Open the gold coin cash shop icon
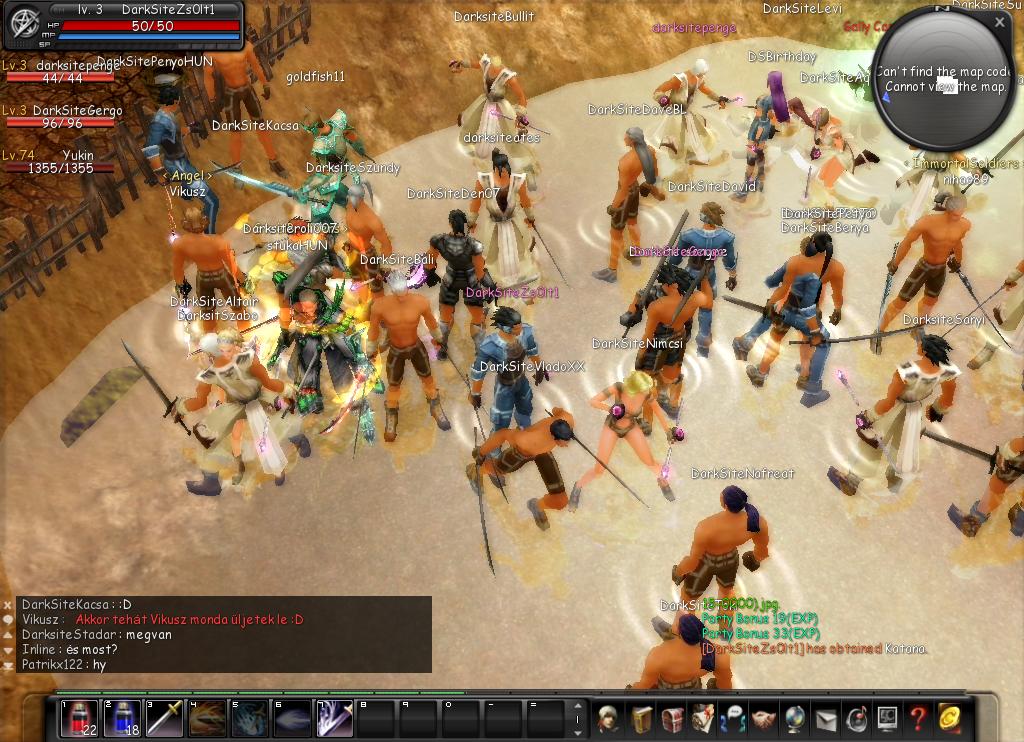The height and width of the screenshot is (742, 1024). [949, 718]
